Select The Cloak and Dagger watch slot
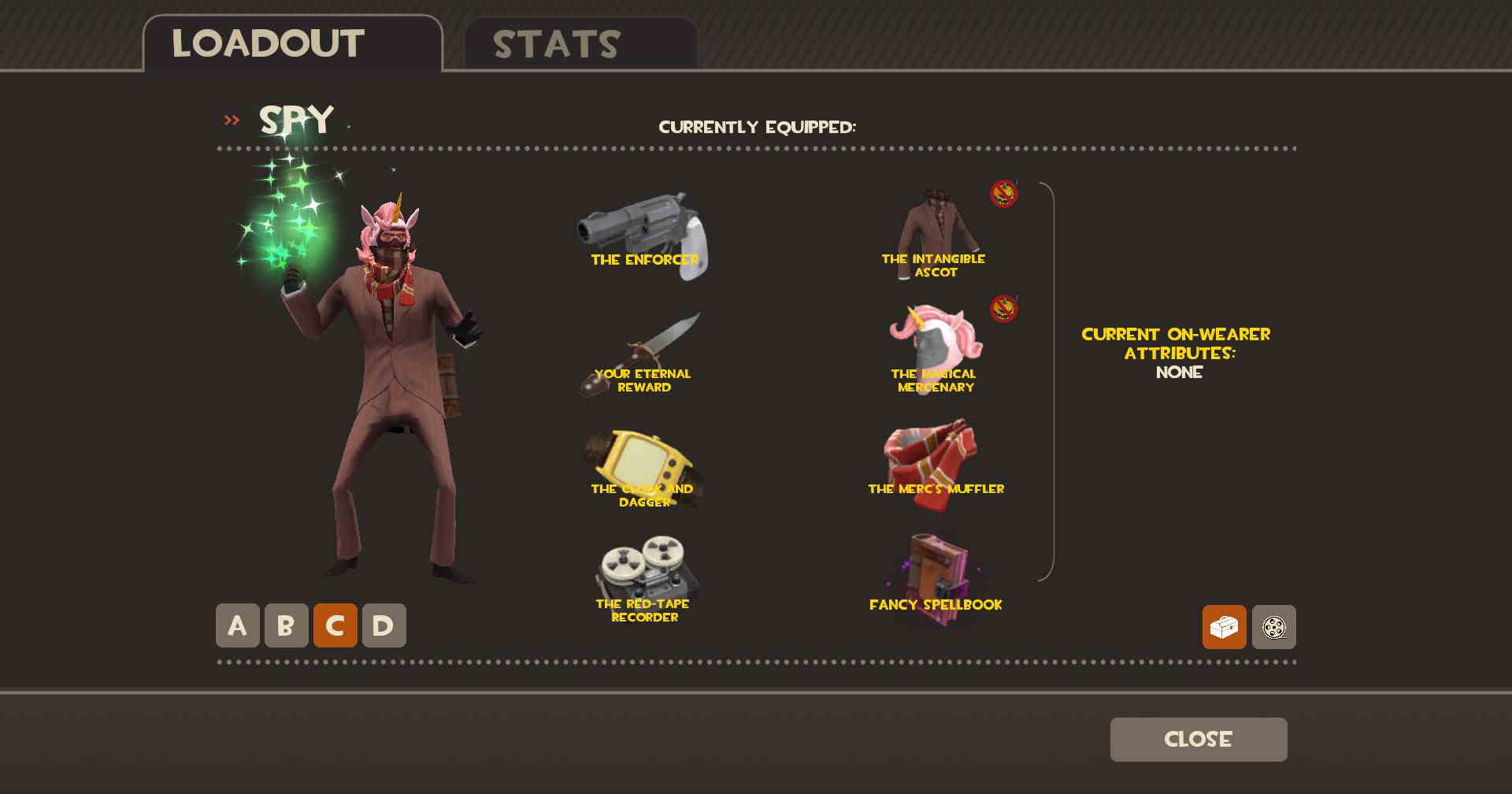This screenshot has width=1512, height=794. [643, 469]
